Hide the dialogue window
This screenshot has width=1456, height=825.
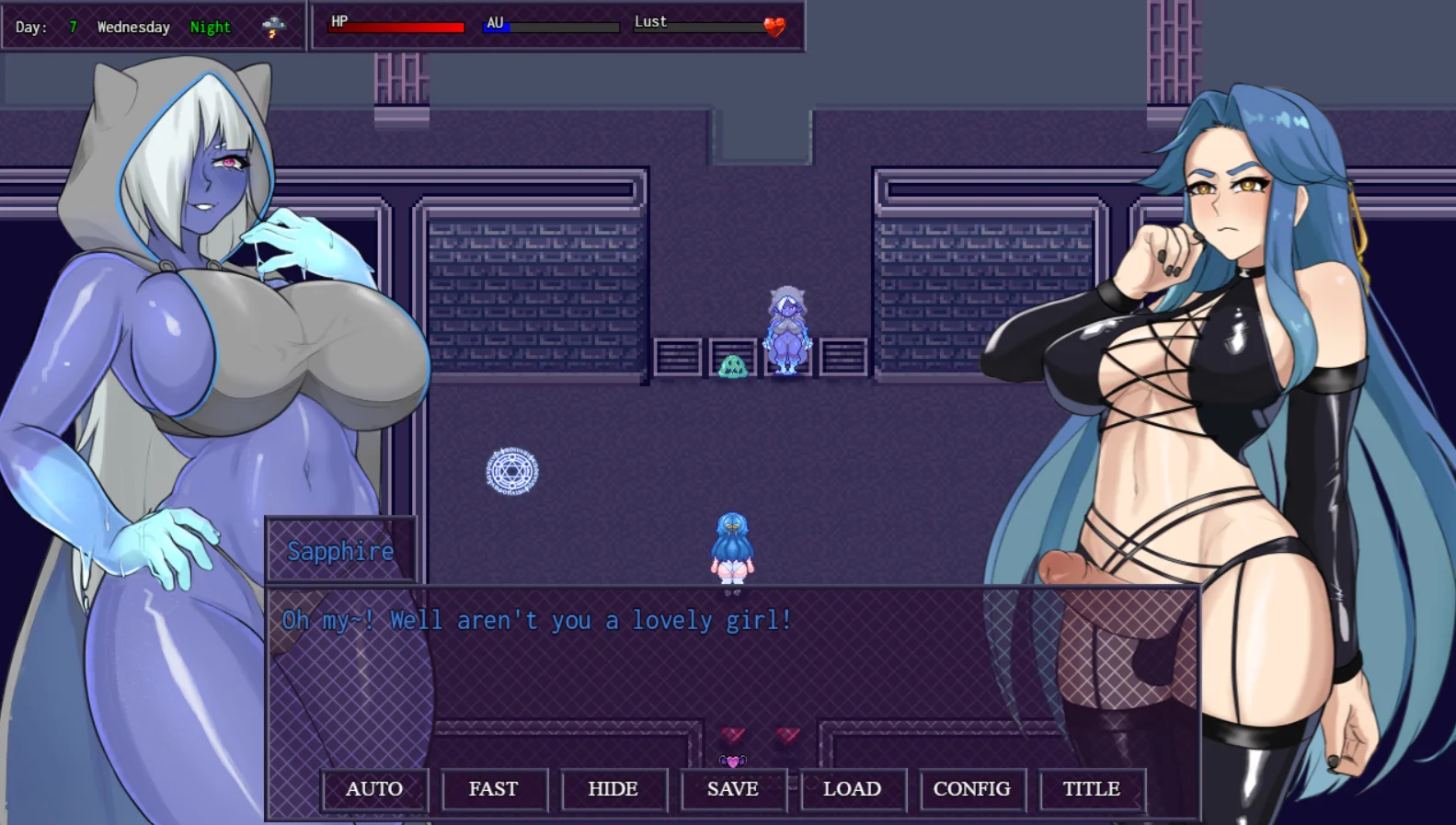613,789
